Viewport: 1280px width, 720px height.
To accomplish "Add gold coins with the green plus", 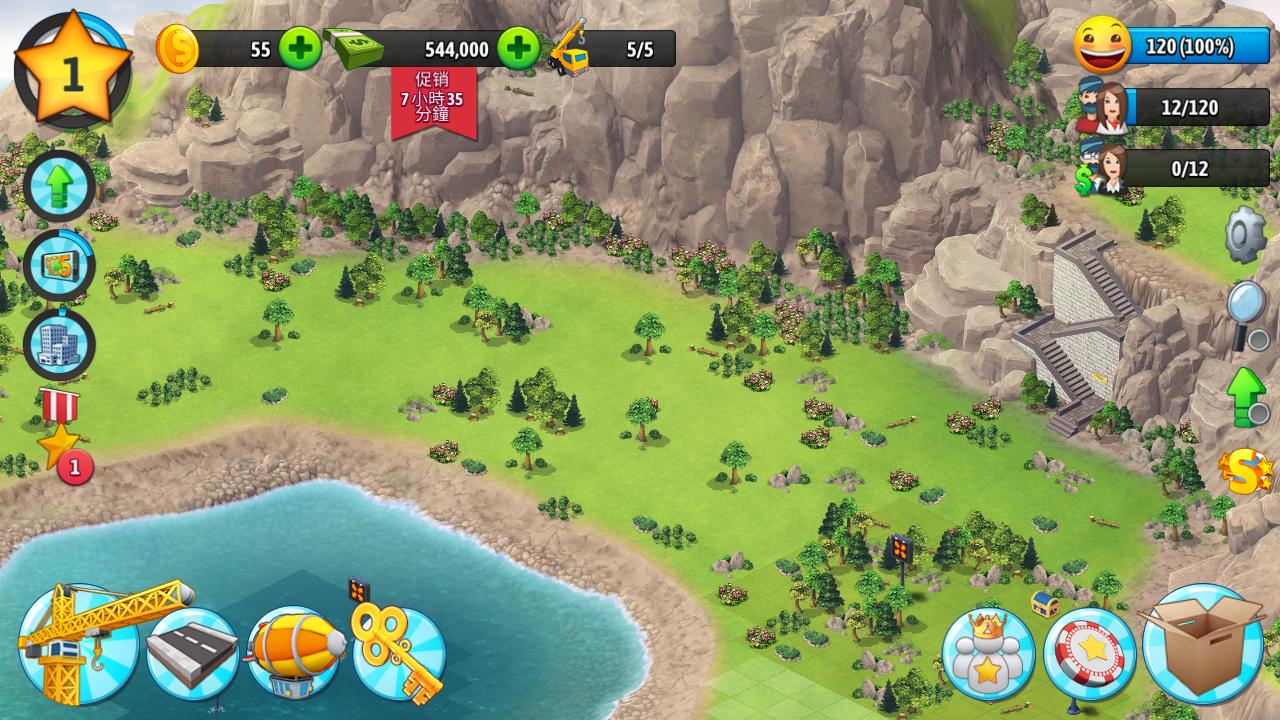I will pyautogui.click(x=299, y=48).
